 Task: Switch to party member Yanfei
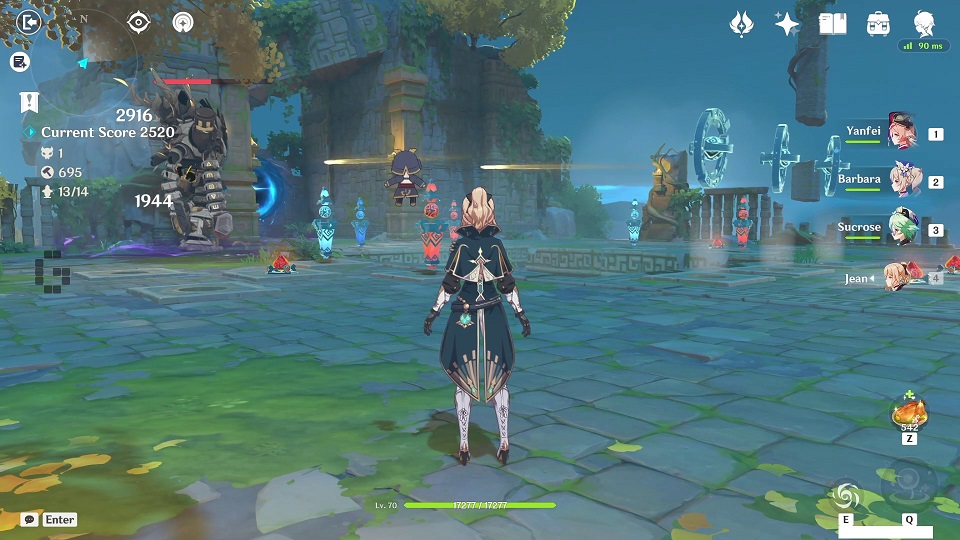[x=902, y=132]
